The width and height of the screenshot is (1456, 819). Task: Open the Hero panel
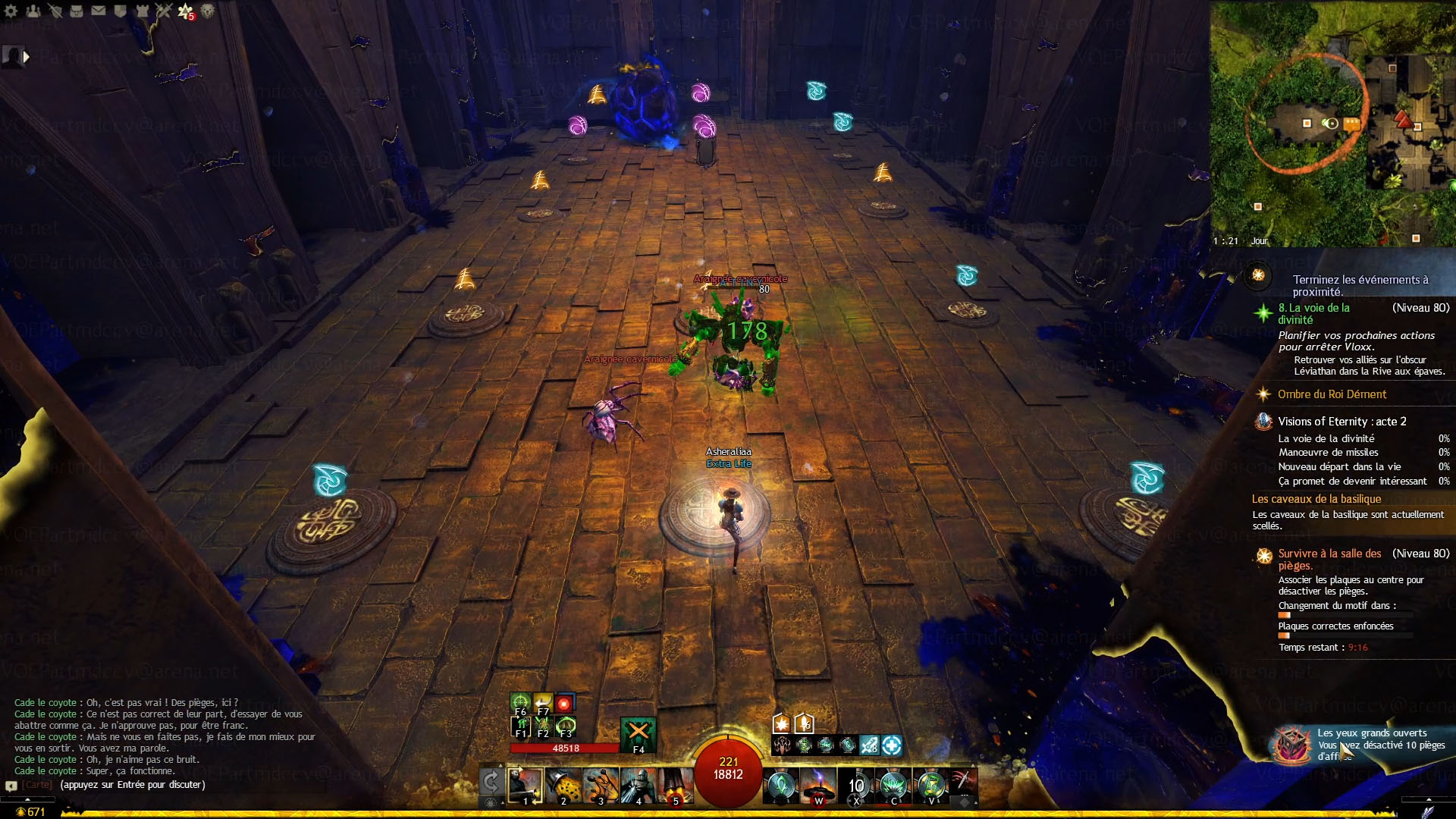tap(55, 11)
